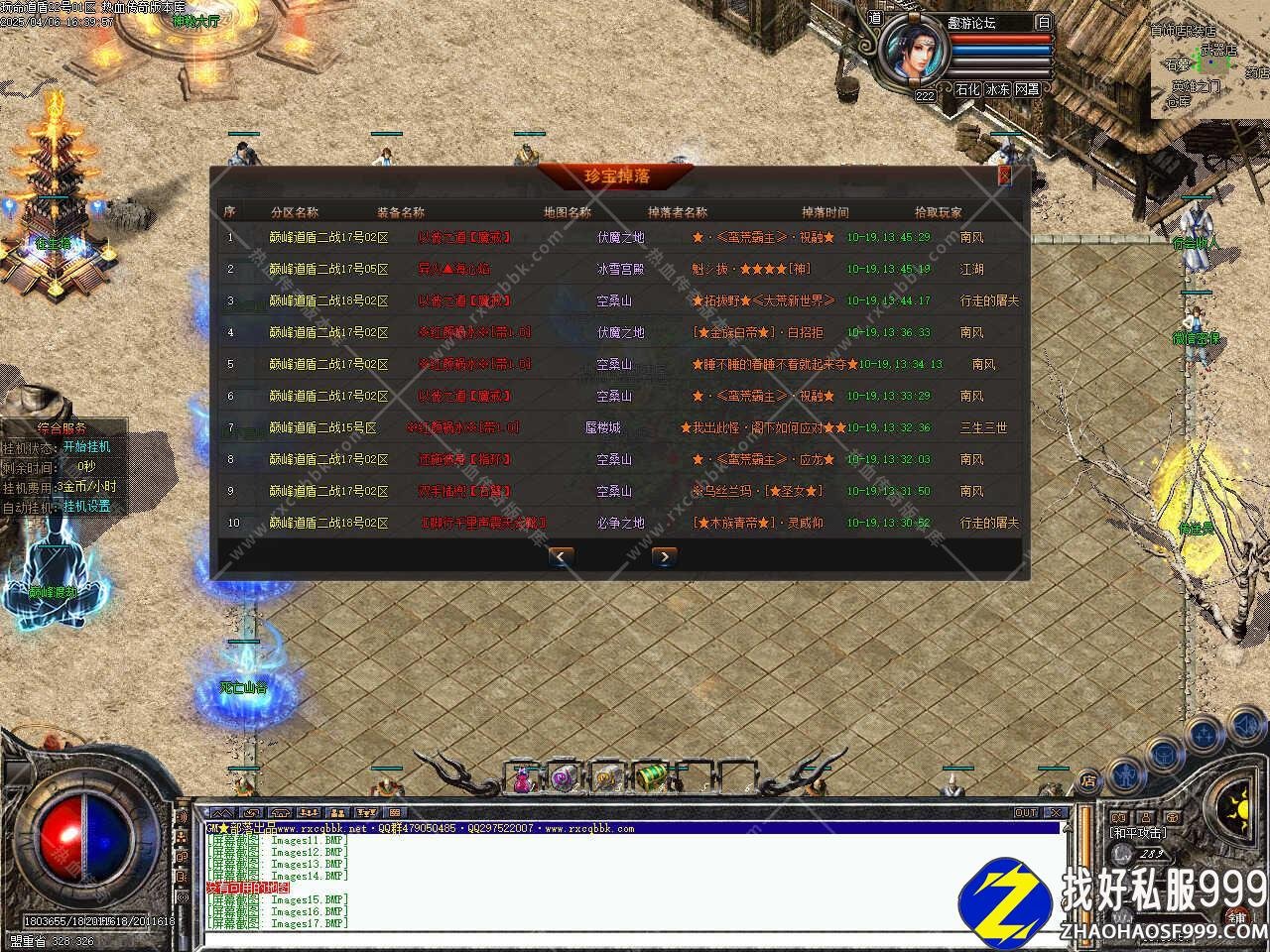
Task: Go to the next page of drops
Action: coord(664,556)
